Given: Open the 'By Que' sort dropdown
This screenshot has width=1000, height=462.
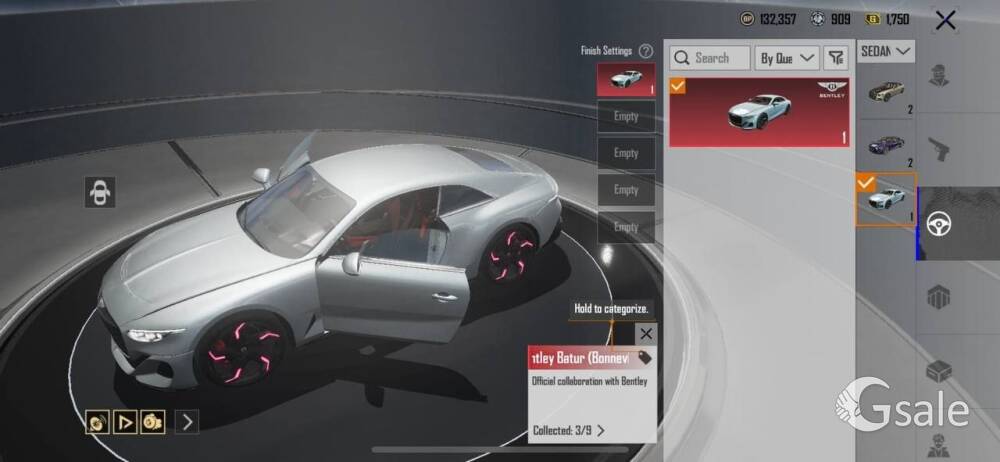Looking at the screenshot, I should [787, 58].
